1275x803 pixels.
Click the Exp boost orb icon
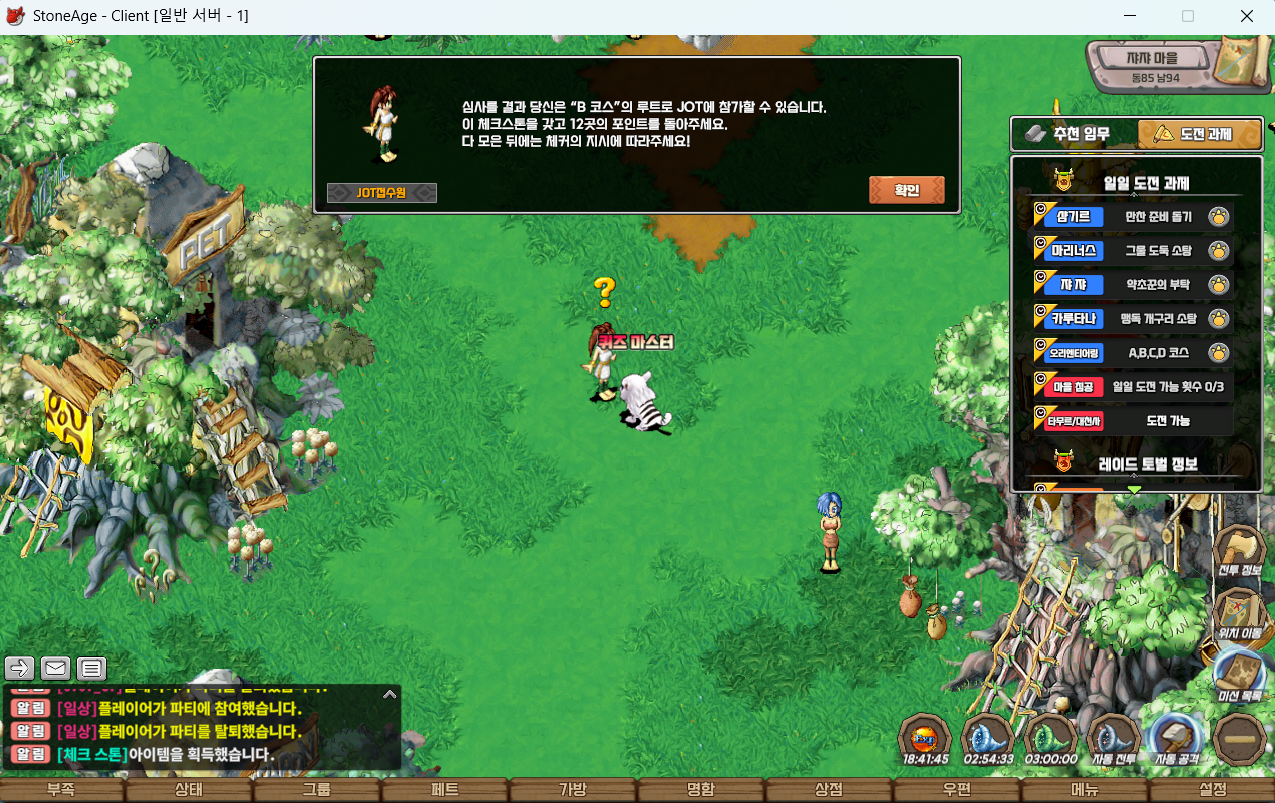pos(924,741)
